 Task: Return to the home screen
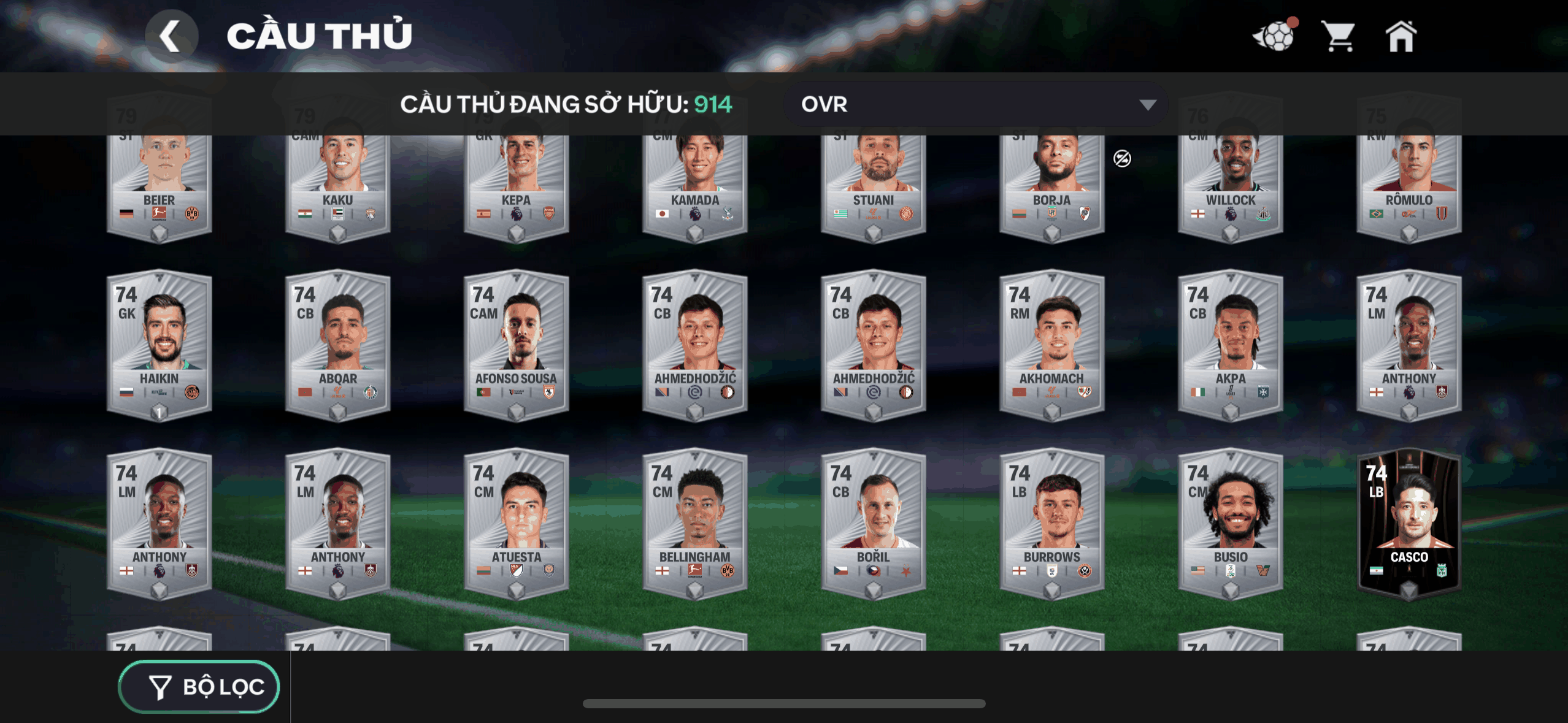point(1401,36)
